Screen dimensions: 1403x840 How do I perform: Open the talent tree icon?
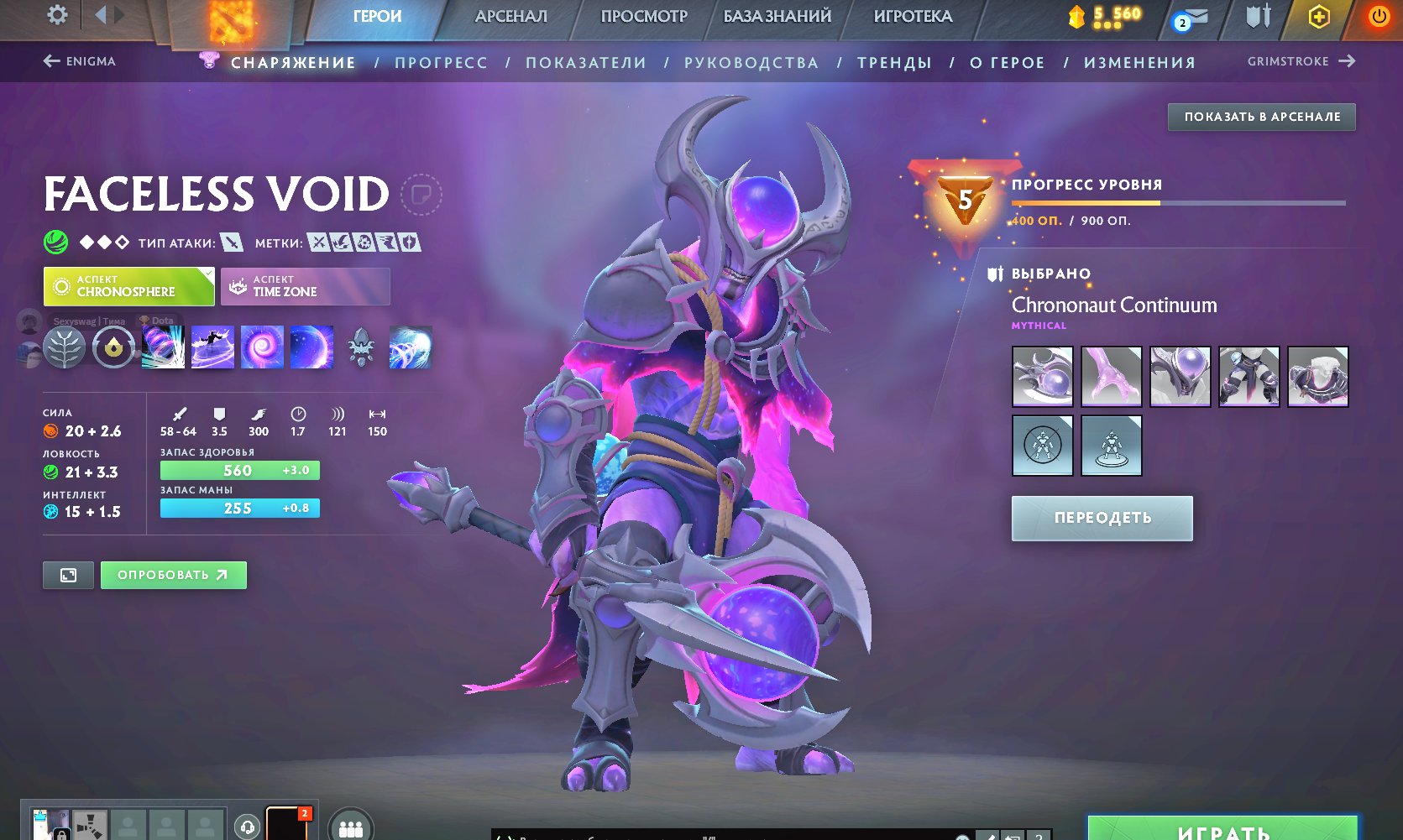[x=65, y=347]
